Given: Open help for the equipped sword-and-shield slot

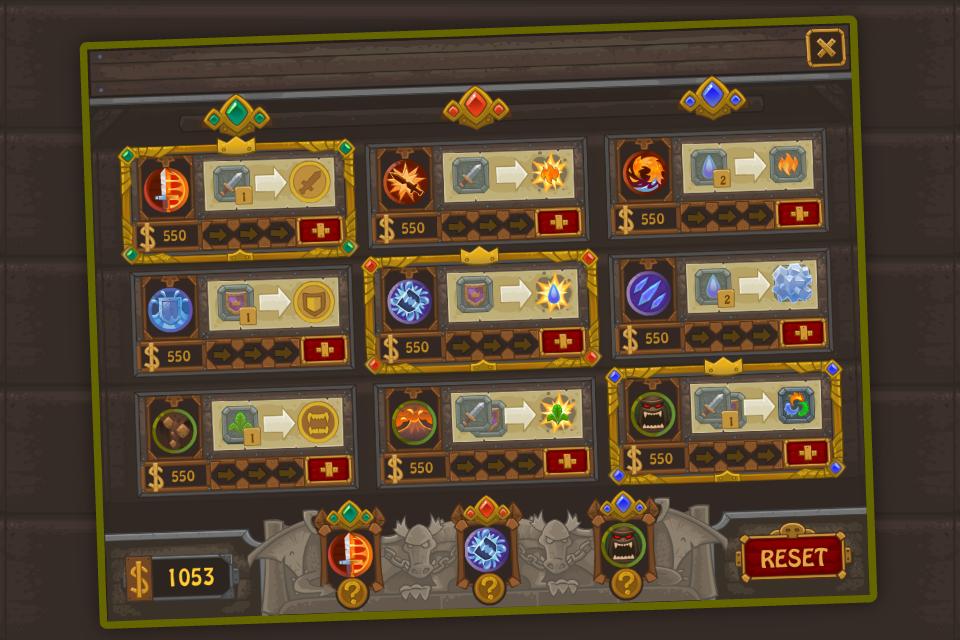Looking at the screenshot, I should 351,594.
